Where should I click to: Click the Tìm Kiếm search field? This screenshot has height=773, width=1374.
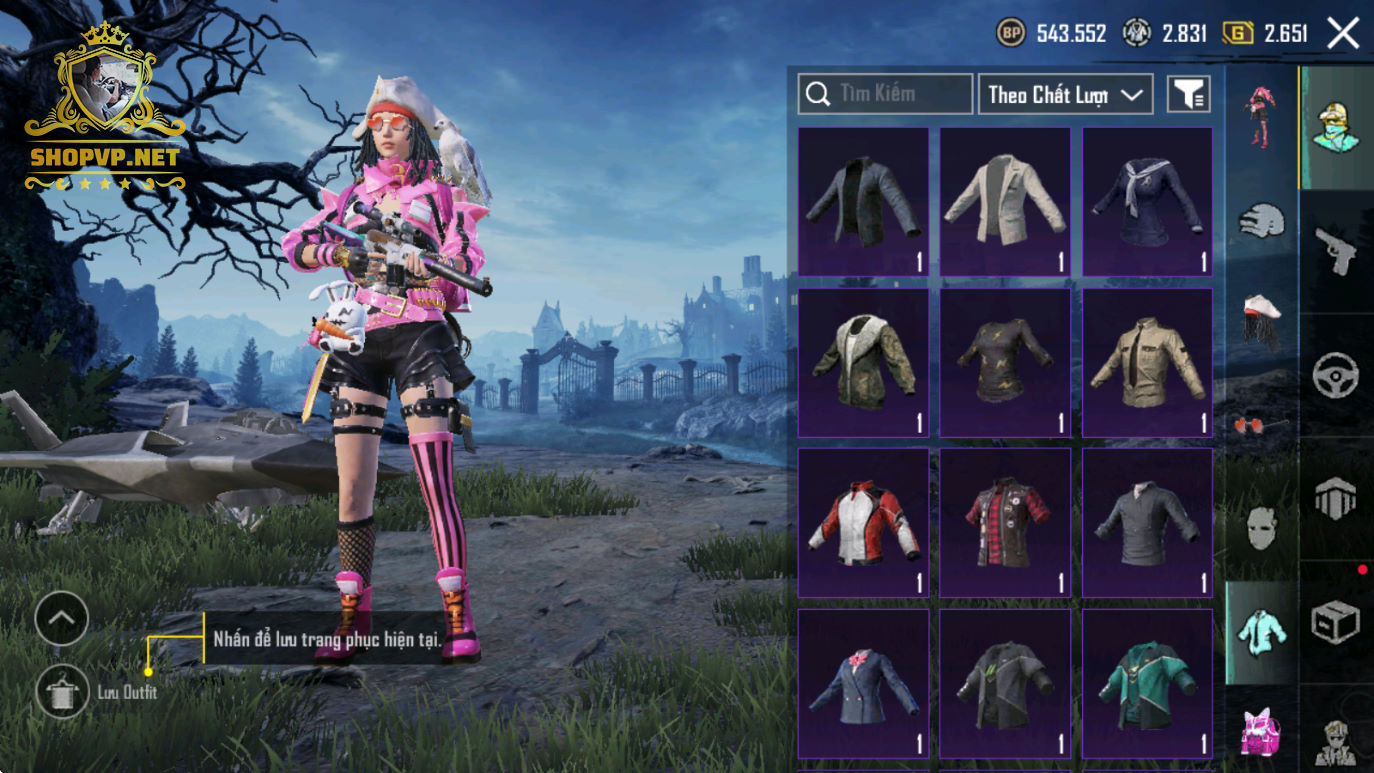pos(885,94)
